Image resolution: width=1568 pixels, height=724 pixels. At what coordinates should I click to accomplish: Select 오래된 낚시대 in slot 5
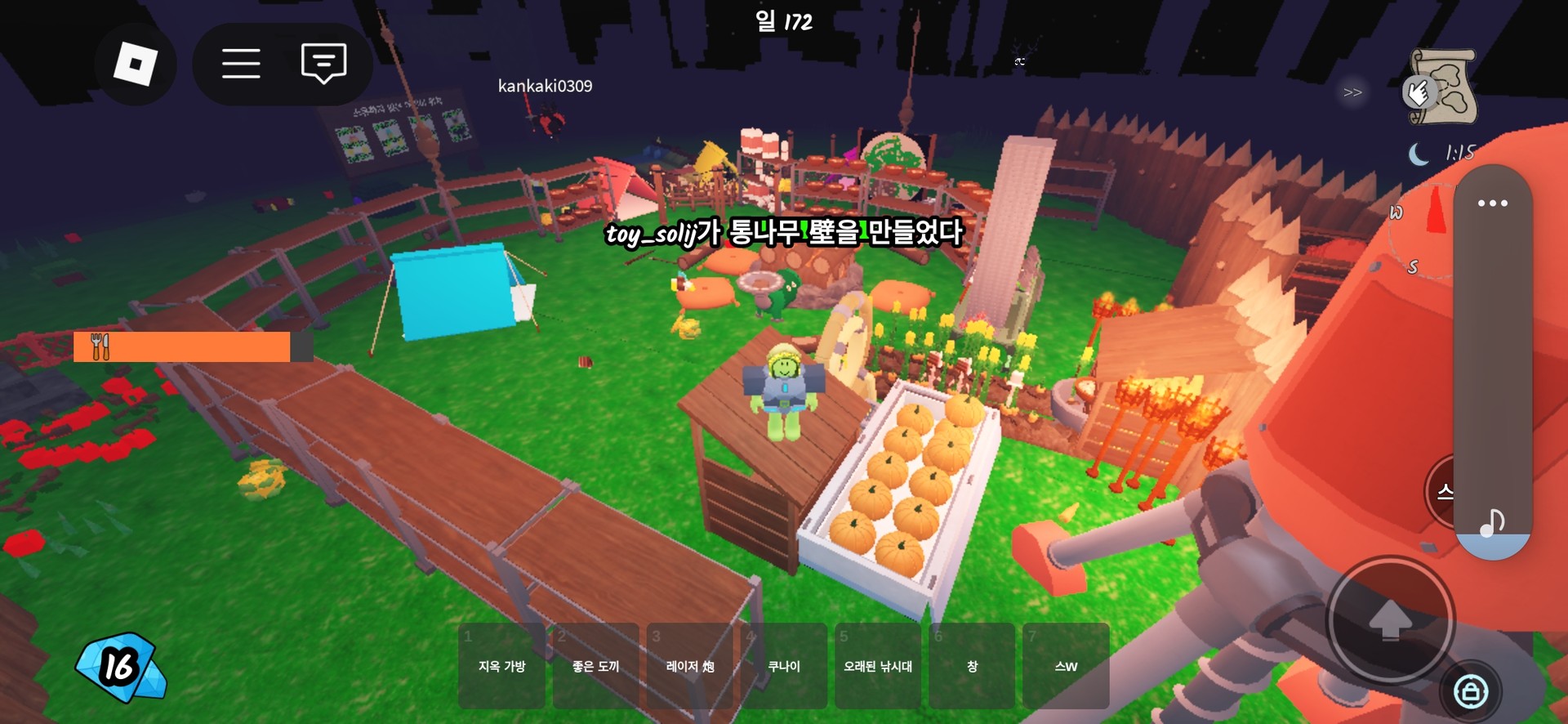coord(878,666)
